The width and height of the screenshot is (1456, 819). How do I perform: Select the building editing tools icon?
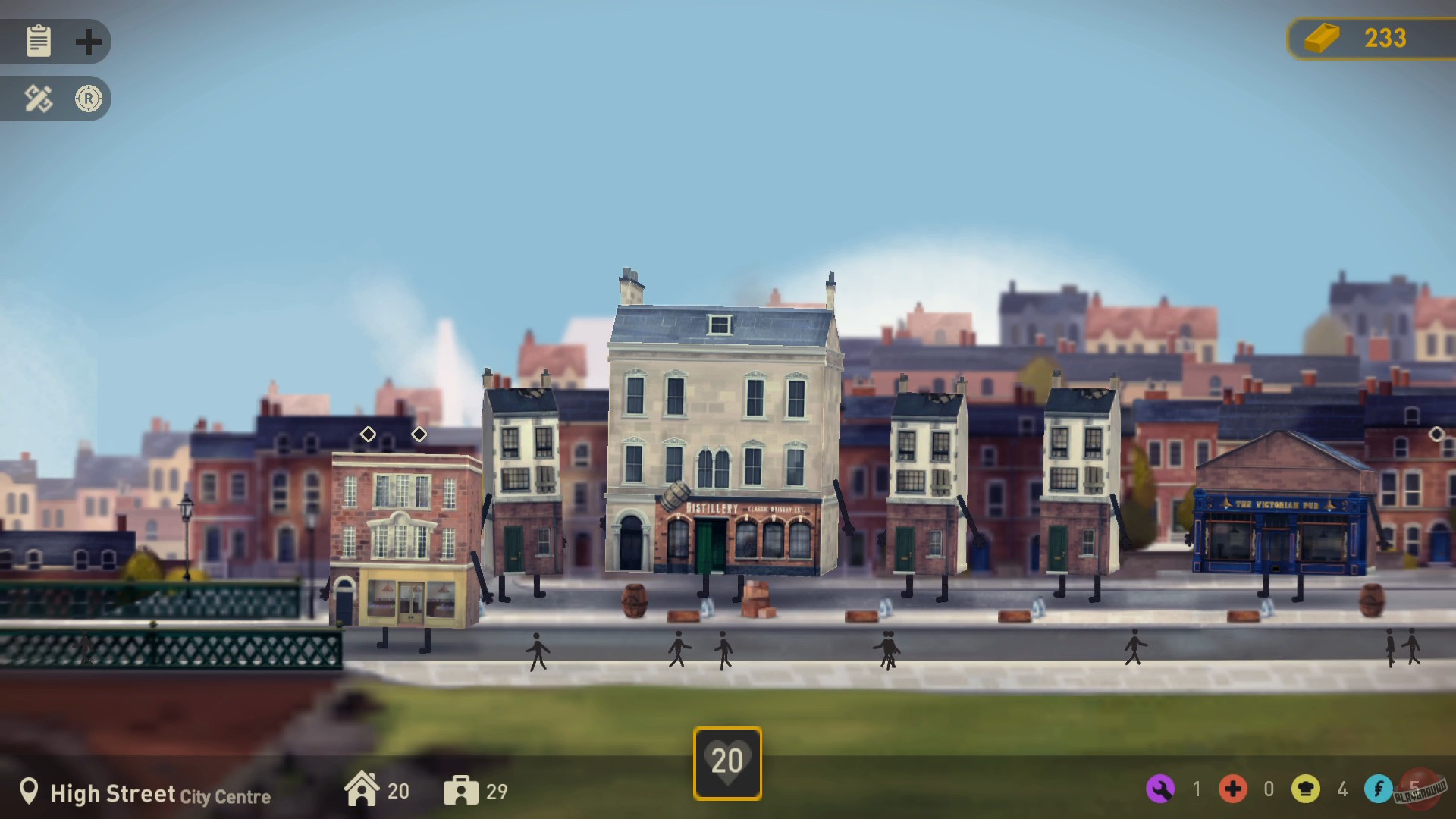38,99
